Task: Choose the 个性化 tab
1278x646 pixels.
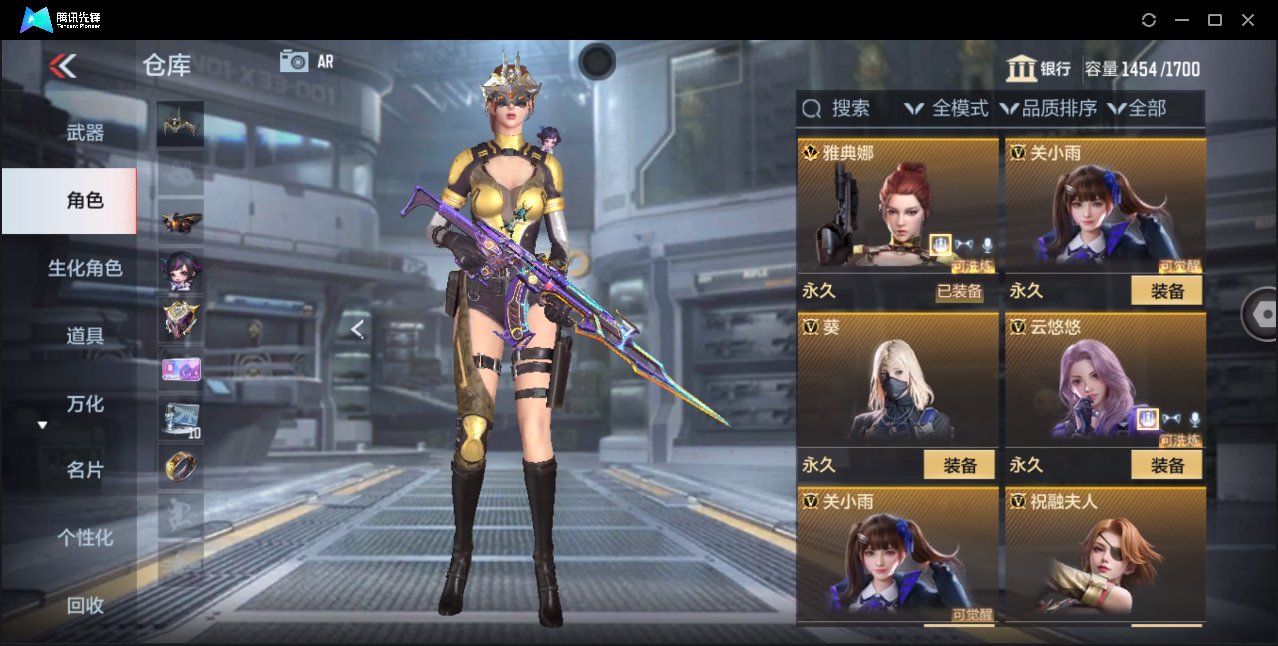Action: (x=85, y=537)
